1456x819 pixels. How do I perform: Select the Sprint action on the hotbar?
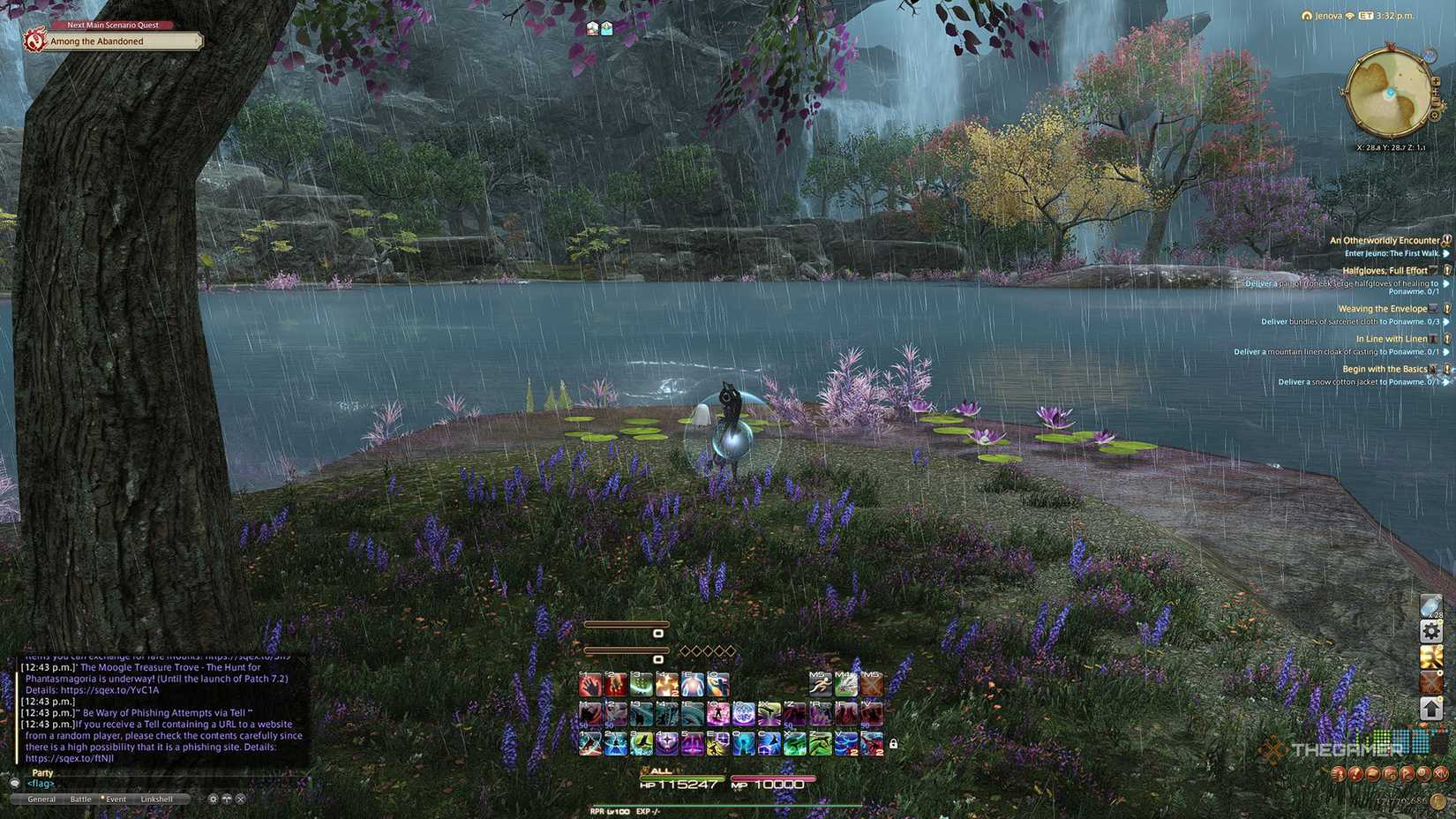(x=820, y=684)
